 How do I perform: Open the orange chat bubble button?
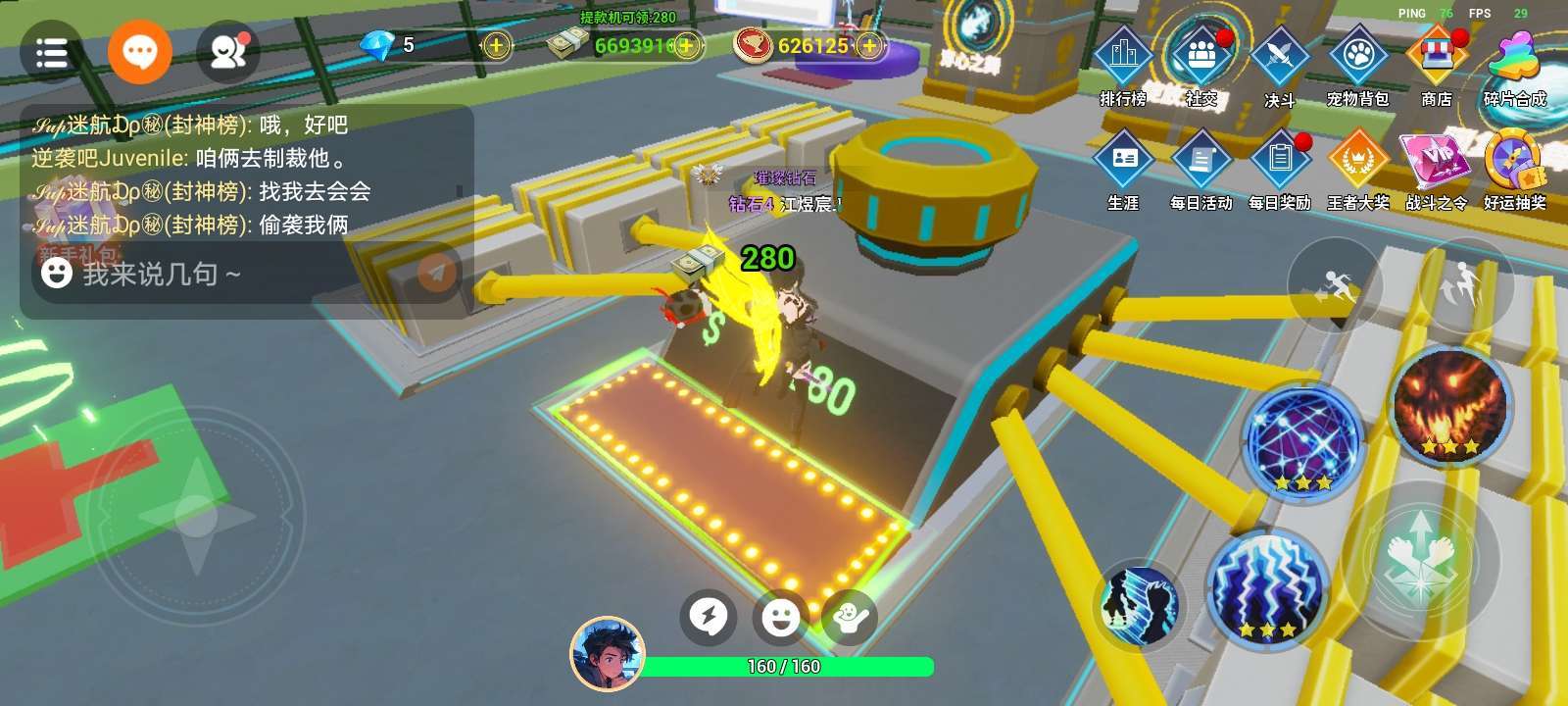click(139, 51)
